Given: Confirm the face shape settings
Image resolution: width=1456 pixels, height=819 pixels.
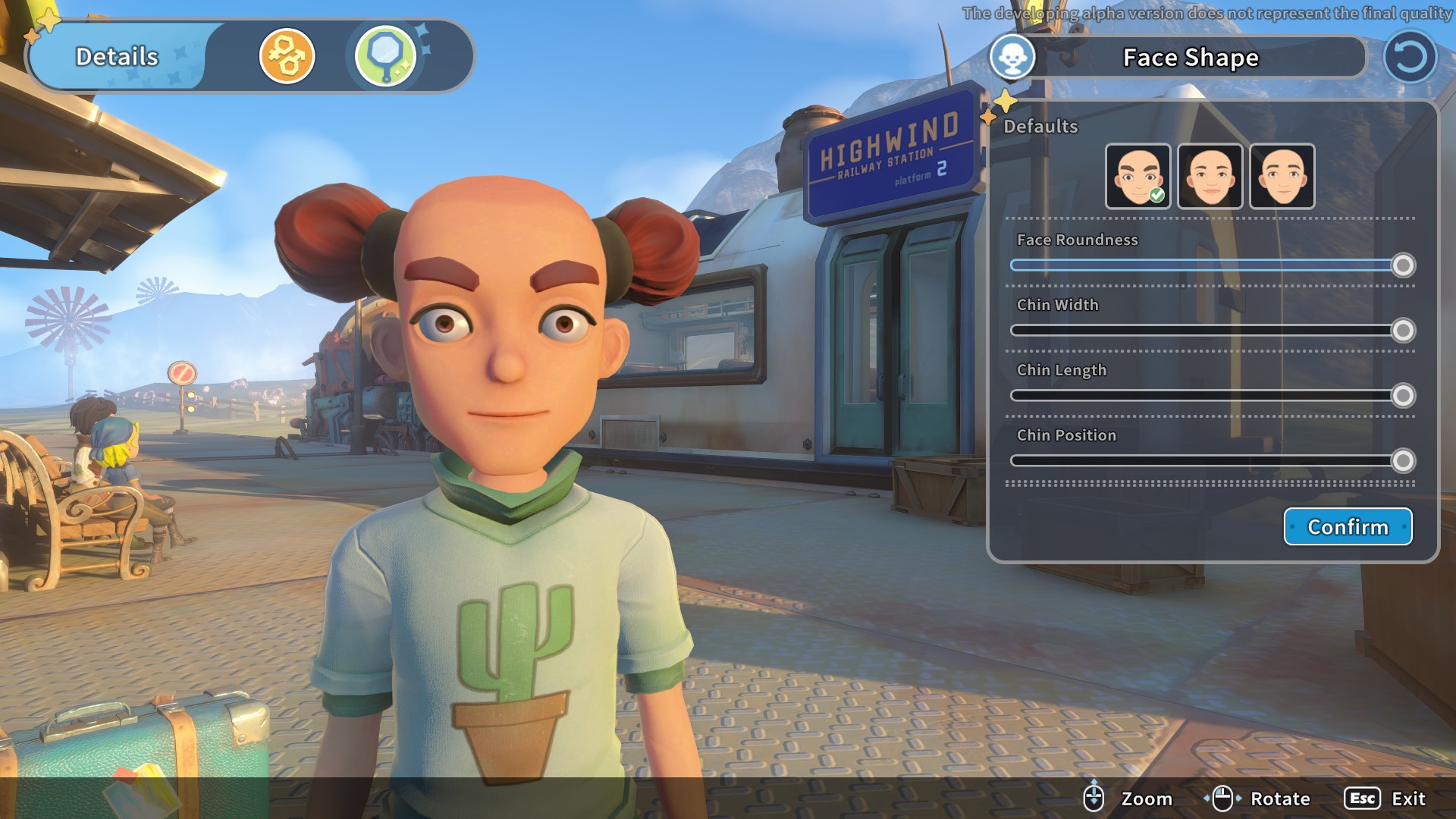Looking at the screenshot, I should tap(1348, 526).
